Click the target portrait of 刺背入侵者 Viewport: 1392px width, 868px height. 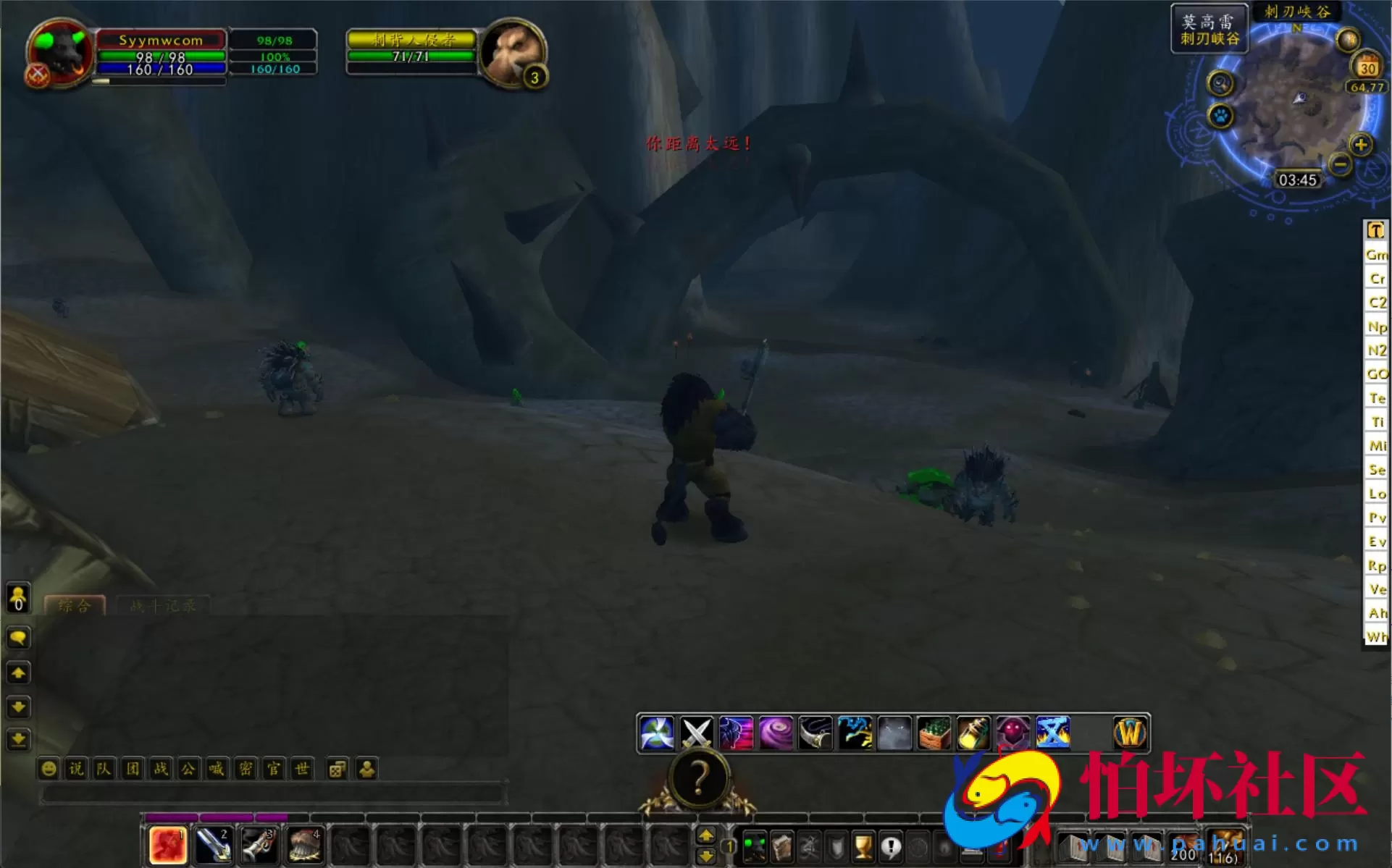coord(514,53)
